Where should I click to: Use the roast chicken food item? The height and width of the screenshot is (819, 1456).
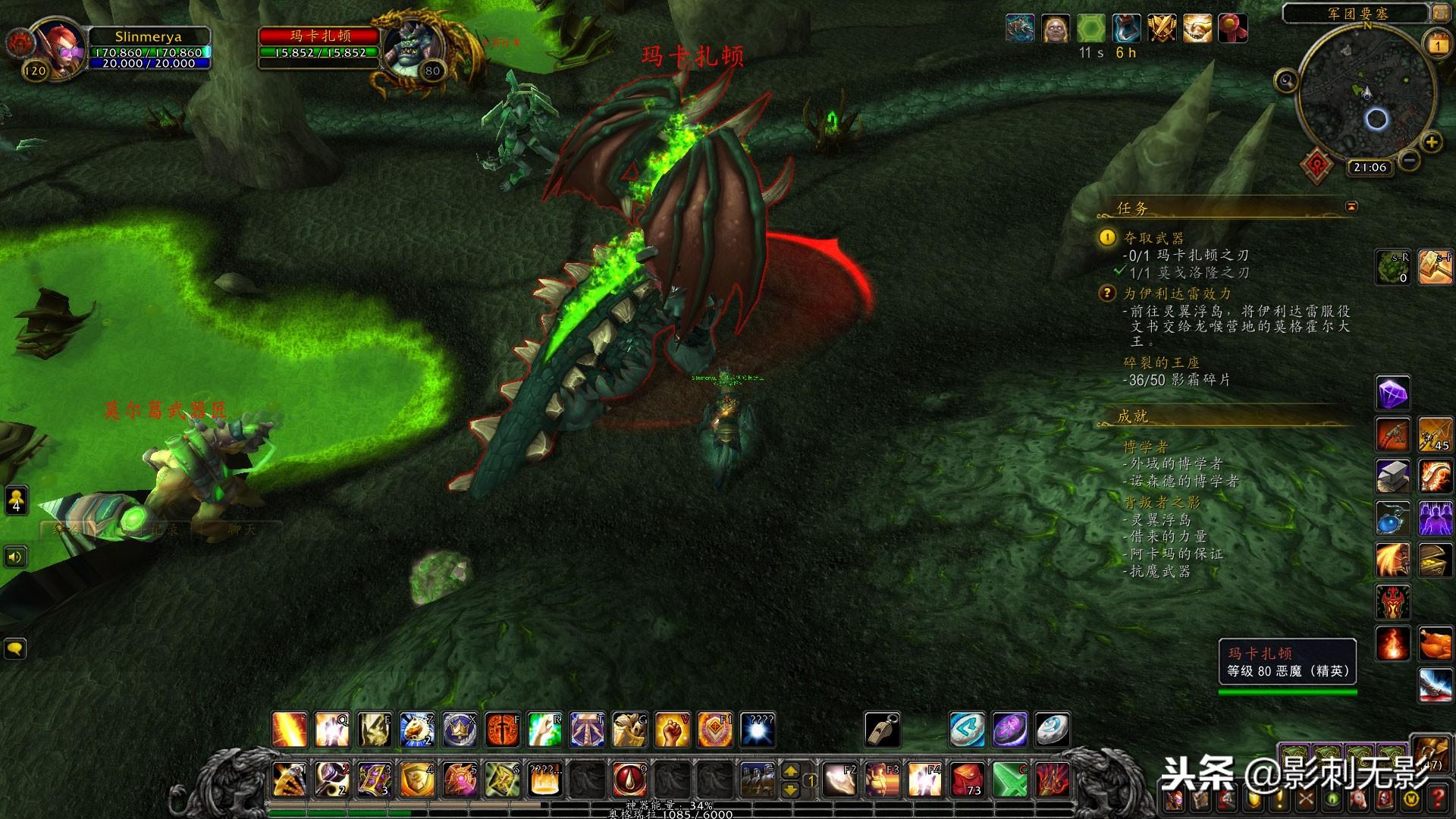click(x=1435, y=644)
